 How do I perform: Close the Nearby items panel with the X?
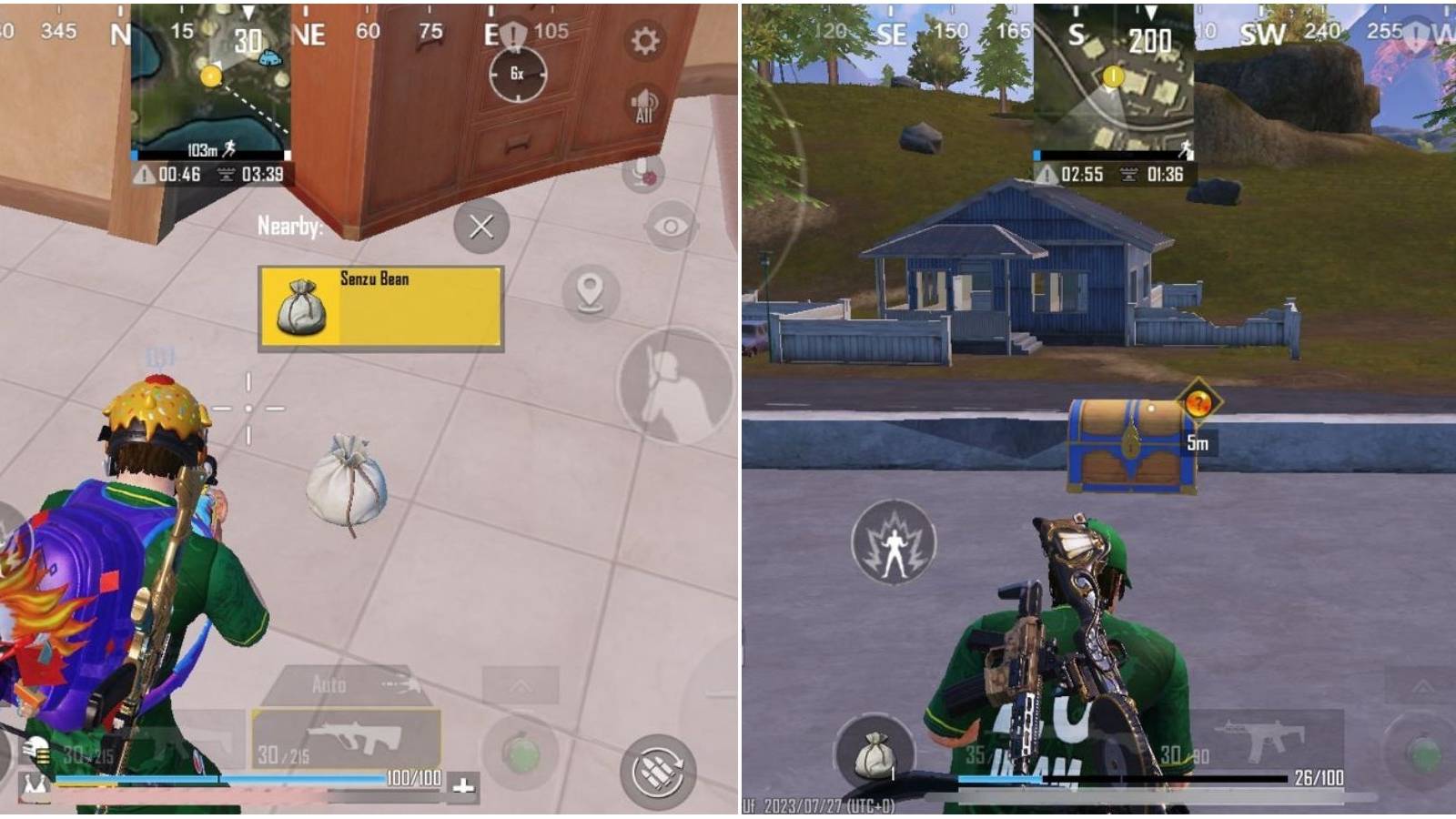pos(480,227)
